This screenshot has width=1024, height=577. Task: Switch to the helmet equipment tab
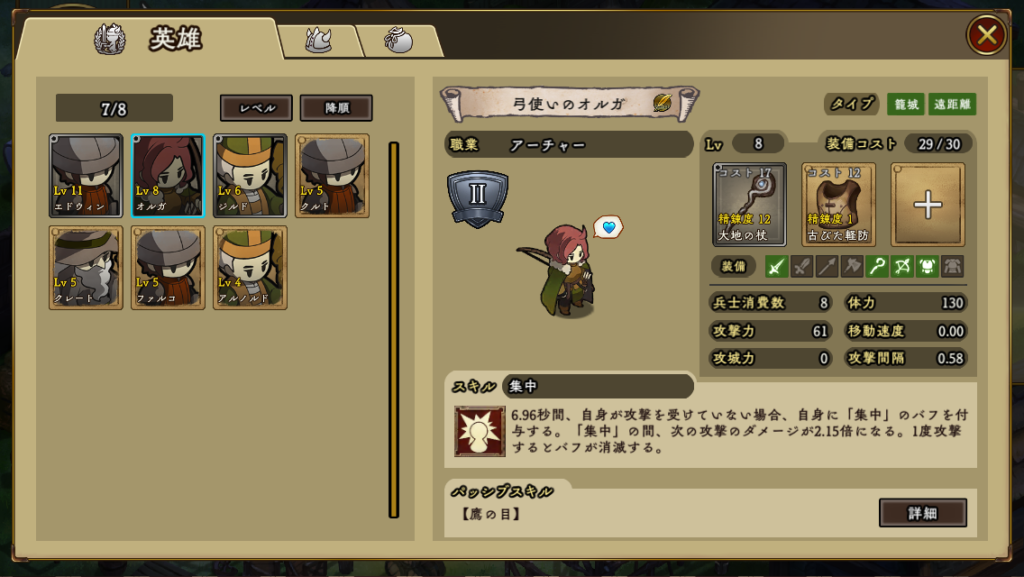[x=318, y=40]
